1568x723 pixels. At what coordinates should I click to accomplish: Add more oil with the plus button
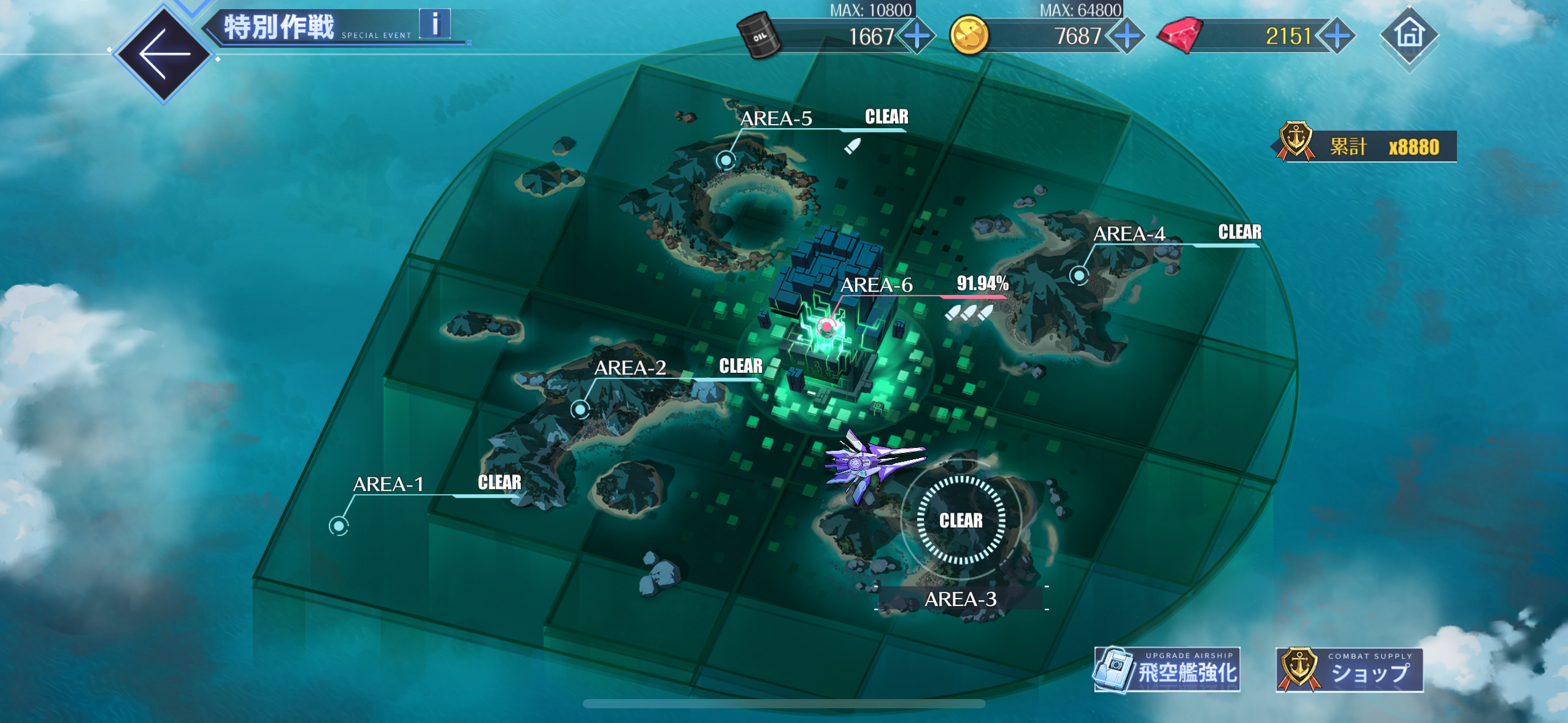917,37
